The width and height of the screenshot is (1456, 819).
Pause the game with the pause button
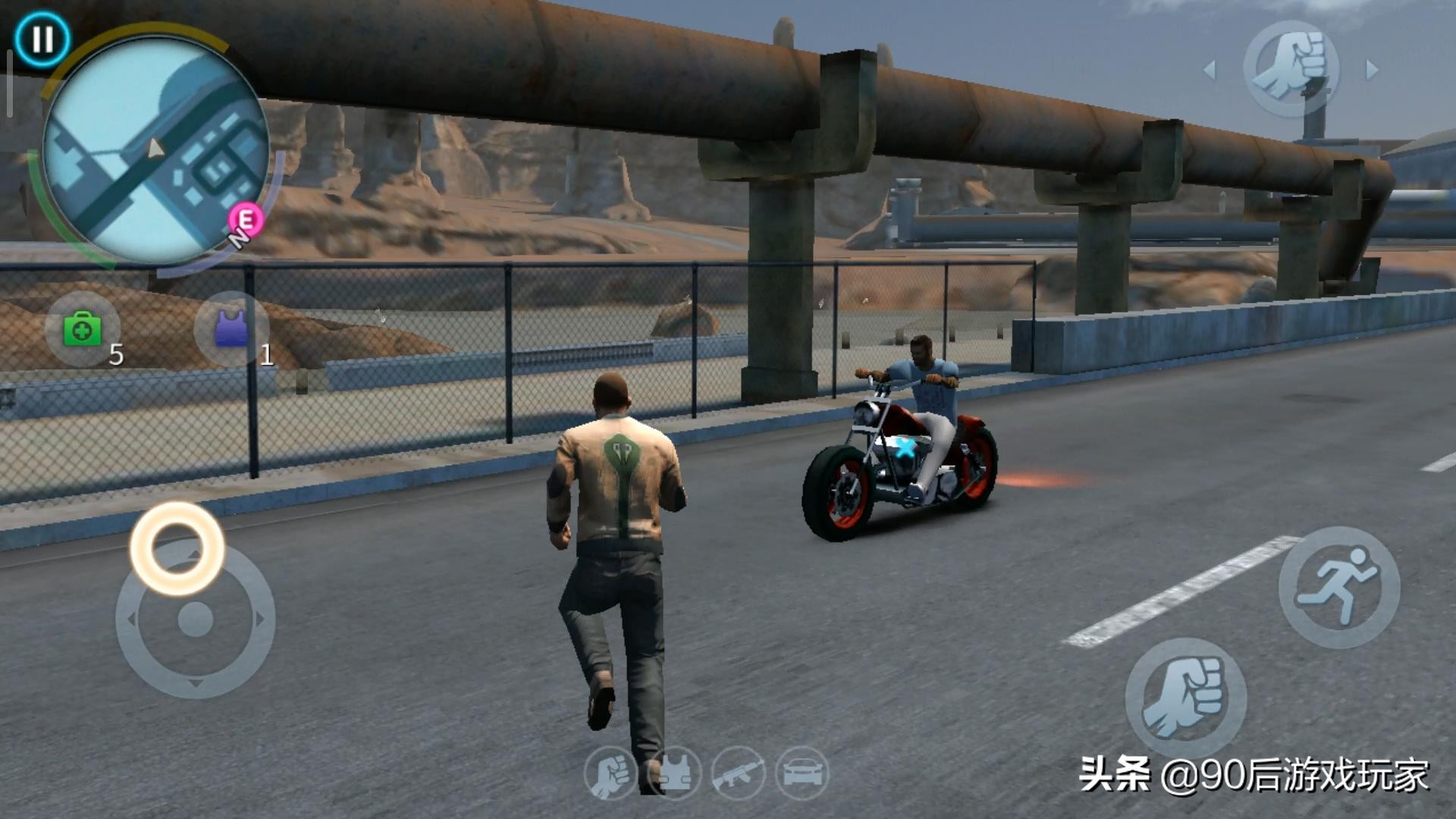point(42,39)
